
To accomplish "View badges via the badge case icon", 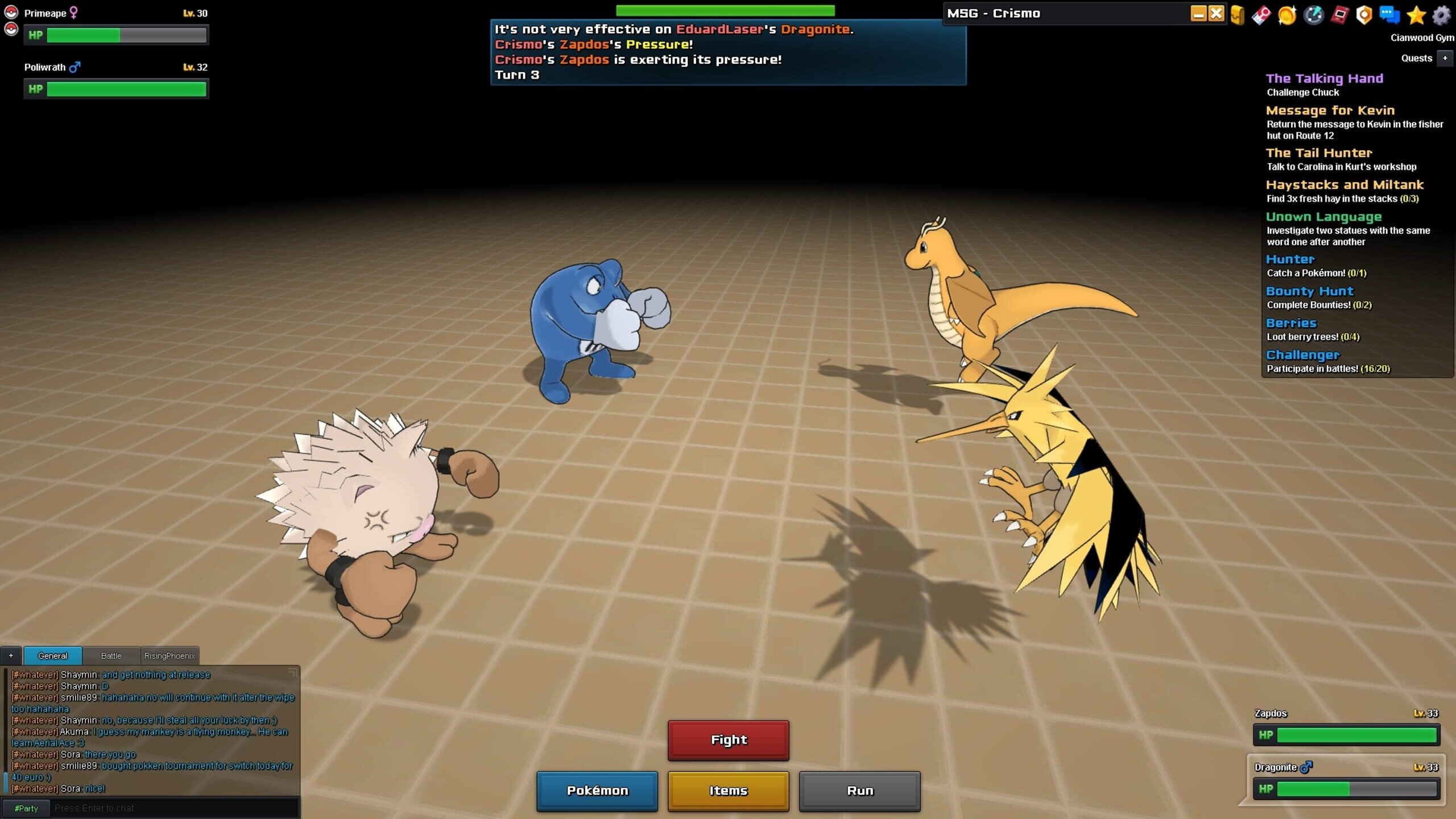I will click(1364, 15).
